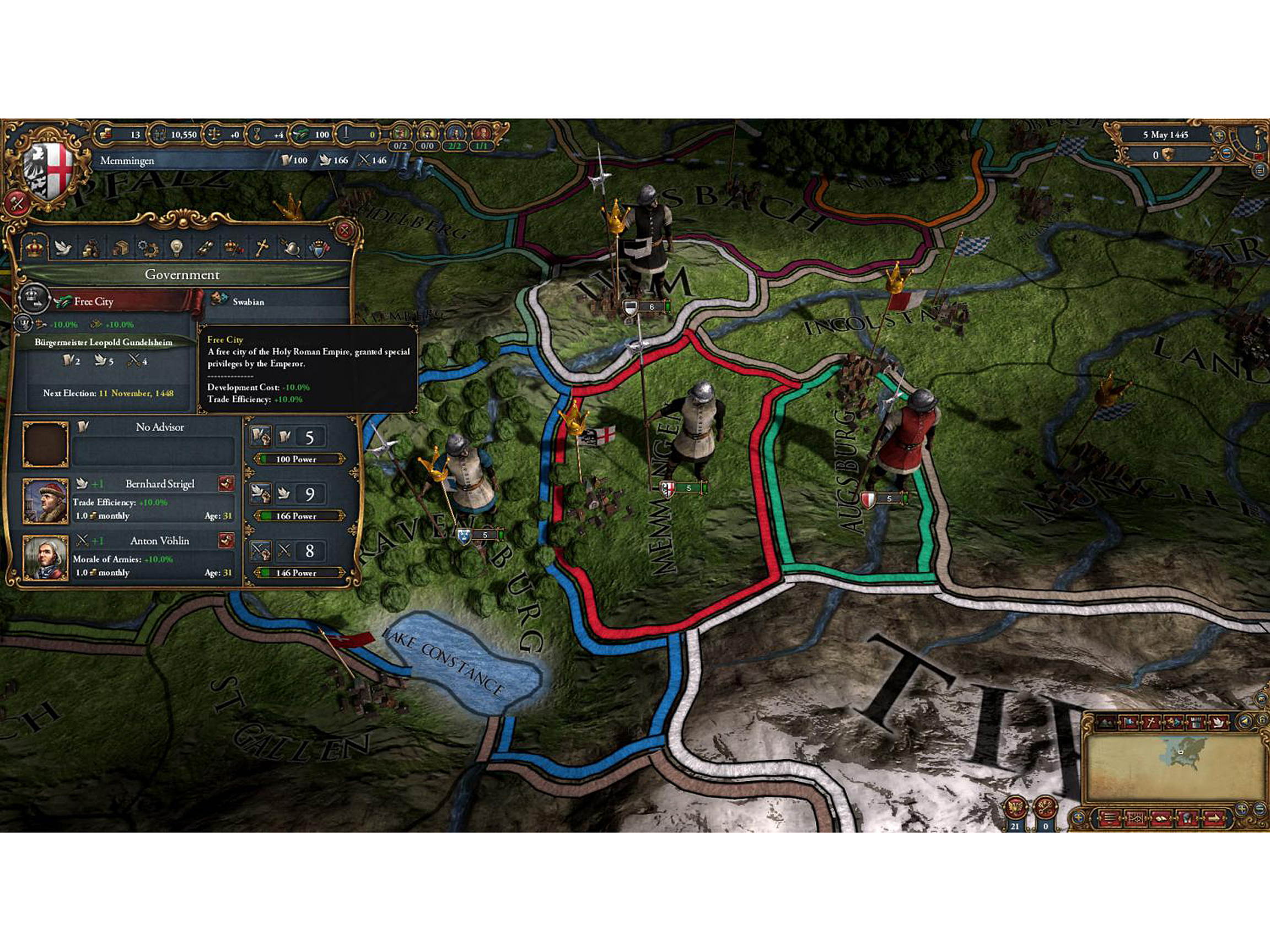Screen dimensions: 1270x952
Task: Switch to terrain mapmode on the minimap
Action: tap(1105, 722)
